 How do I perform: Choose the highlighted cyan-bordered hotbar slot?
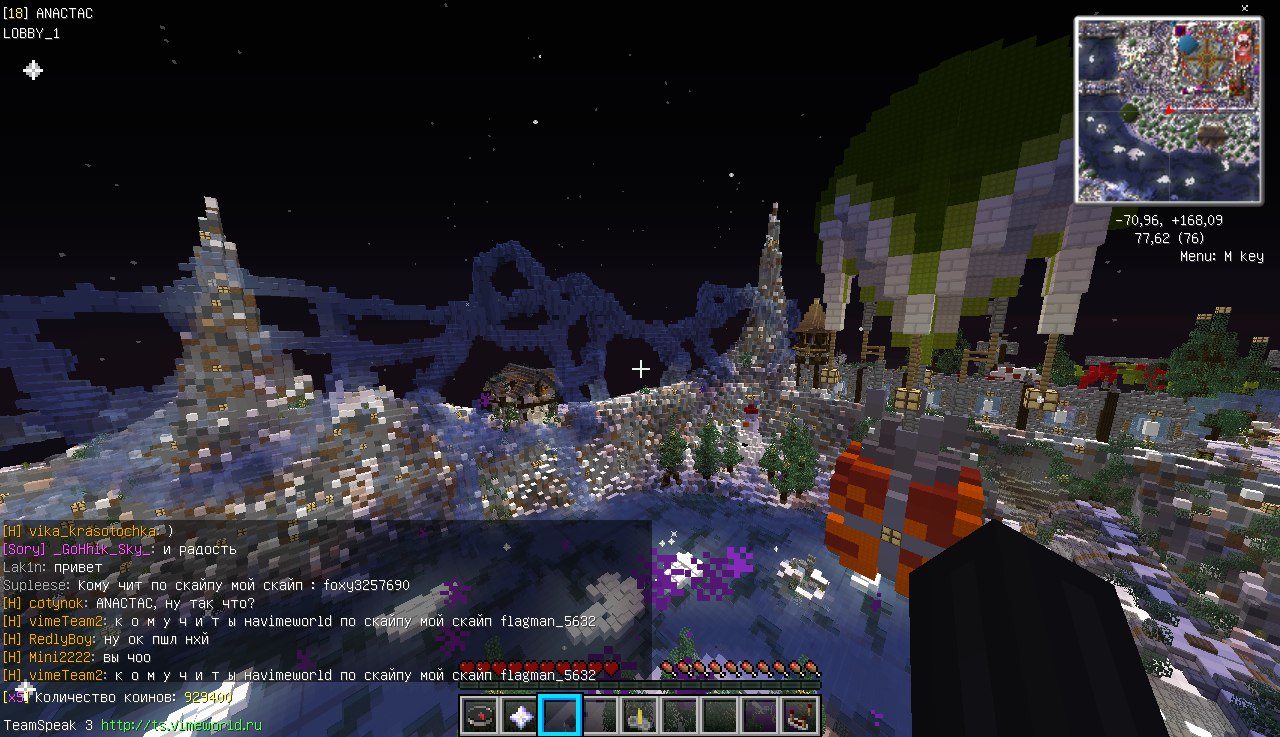[560, 716]
